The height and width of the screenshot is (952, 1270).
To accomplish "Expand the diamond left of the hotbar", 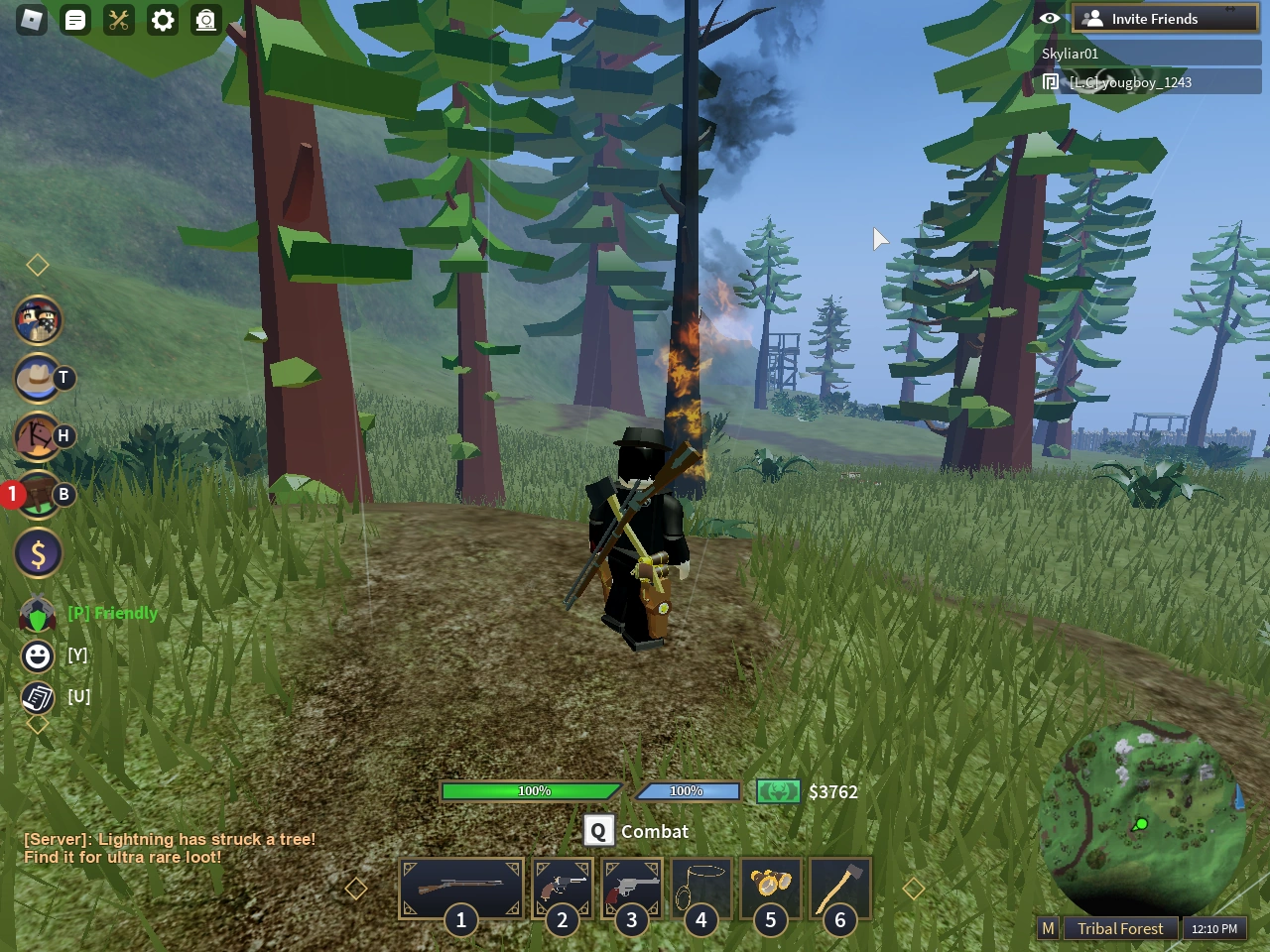I will 354,888.
